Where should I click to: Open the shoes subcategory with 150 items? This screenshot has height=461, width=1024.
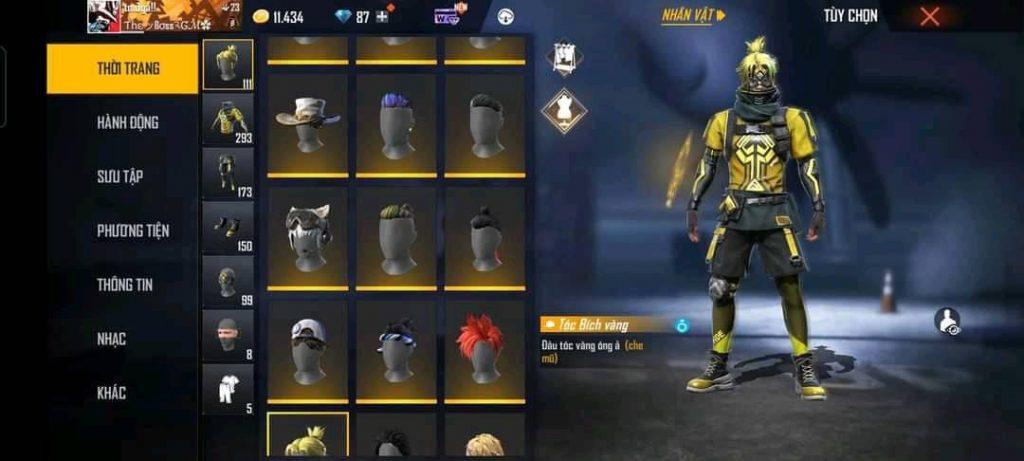228,227
